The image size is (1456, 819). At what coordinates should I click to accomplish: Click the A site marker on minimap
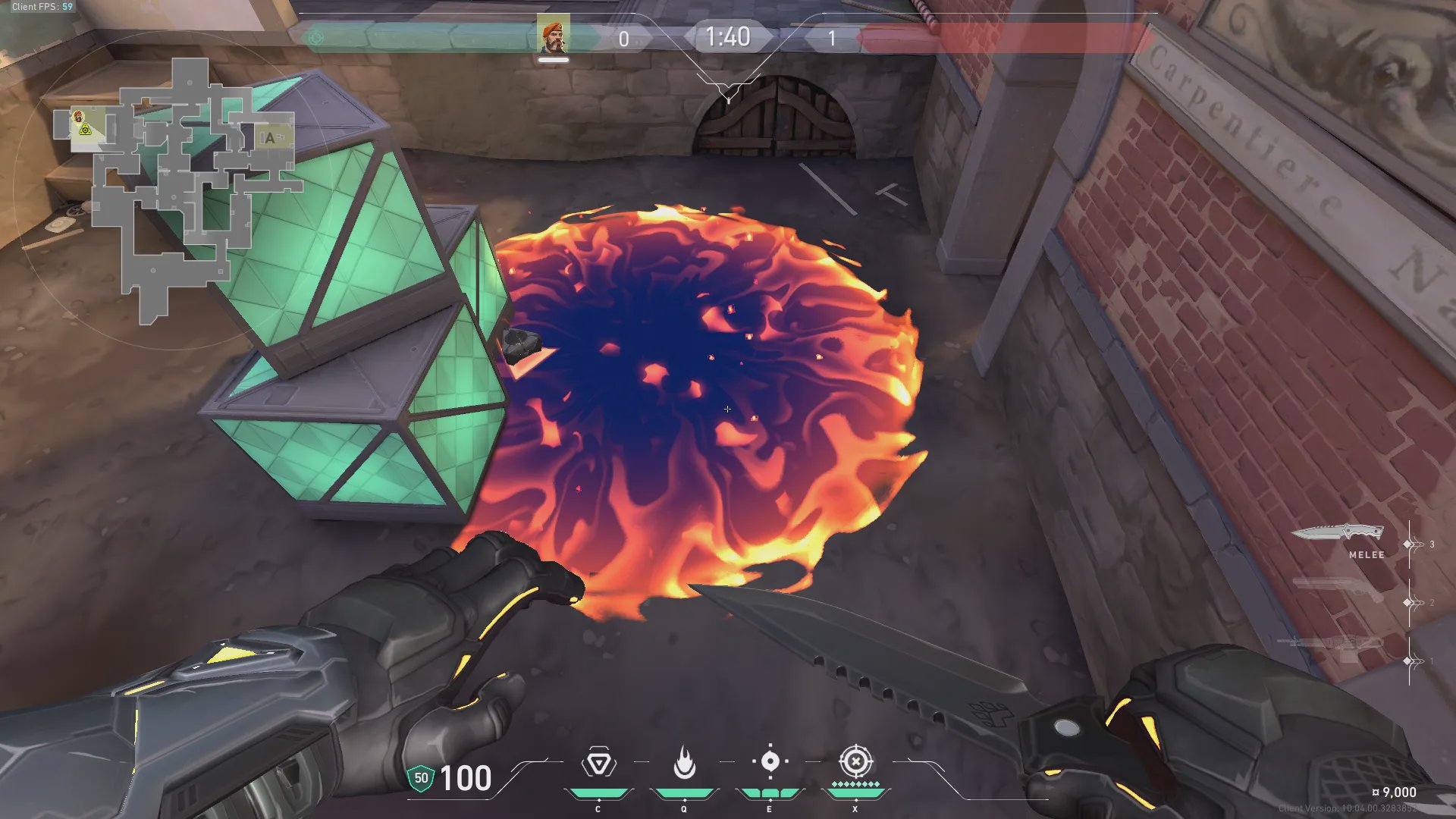269,138
